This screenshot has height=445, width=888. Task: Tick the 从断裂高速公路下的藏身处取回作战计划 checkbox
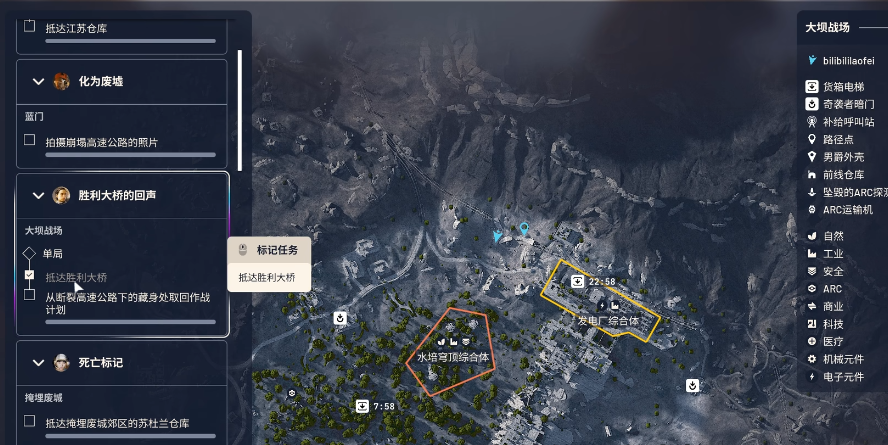30,294
